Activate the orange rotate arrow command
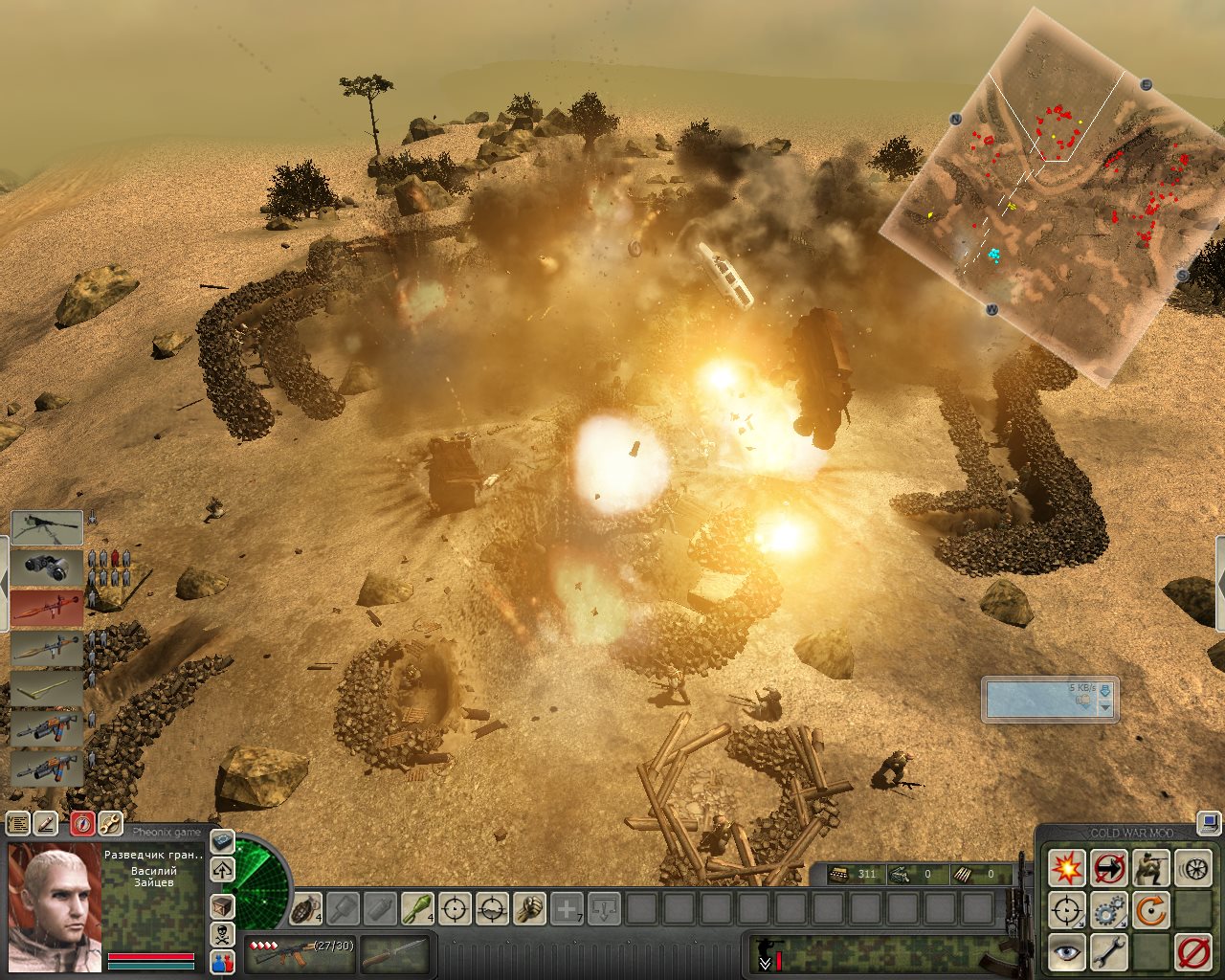 click(x=1150, y=910)
